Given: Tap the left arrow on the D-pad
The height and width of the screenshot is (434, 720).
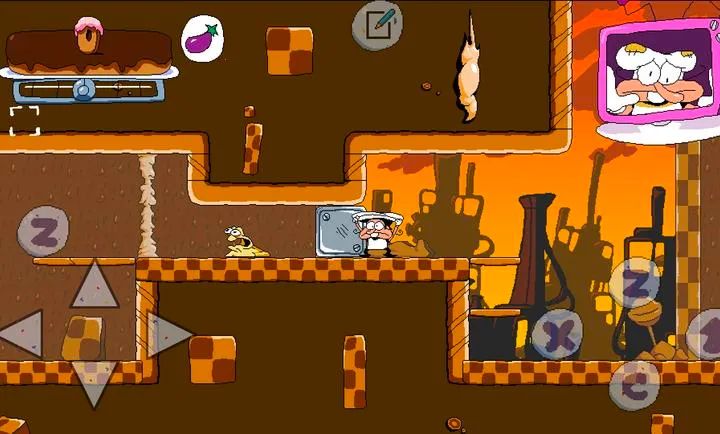Looking at the screenshot, I should point(22,334).
